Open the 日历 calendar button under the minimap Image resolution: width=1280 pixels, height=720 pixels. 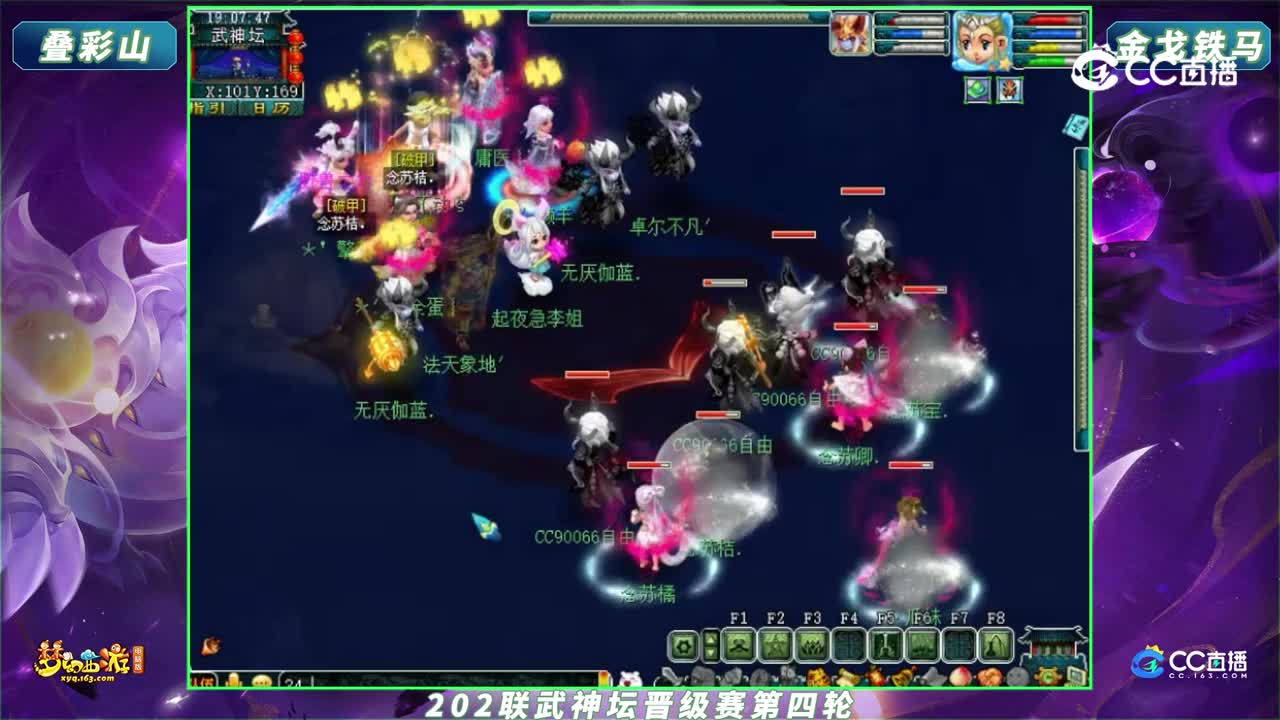272,107
